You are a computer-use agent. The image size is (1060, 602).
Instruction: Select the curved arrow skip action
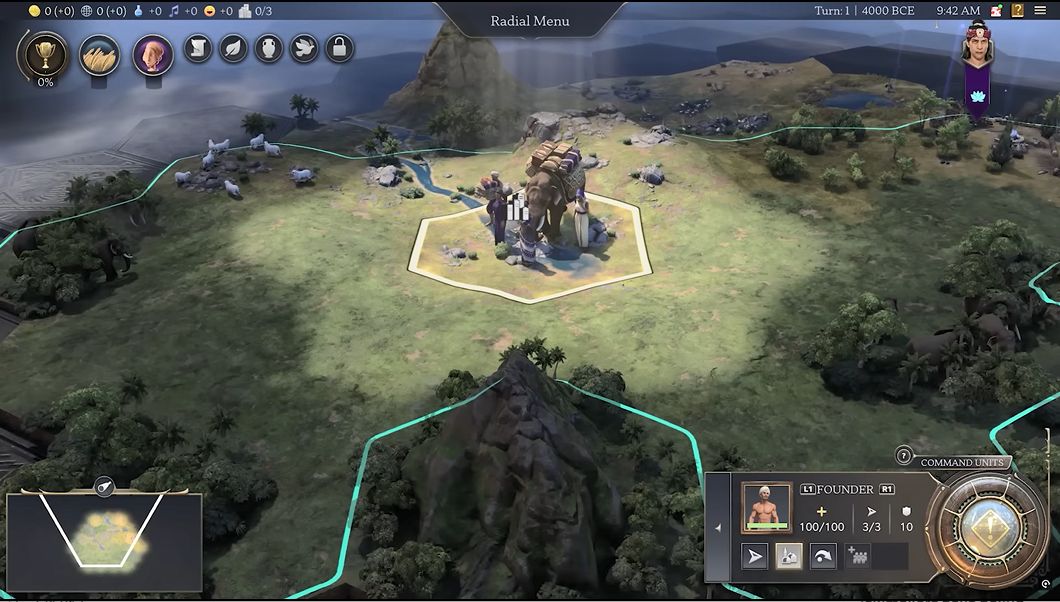click(x=823, y=557)
